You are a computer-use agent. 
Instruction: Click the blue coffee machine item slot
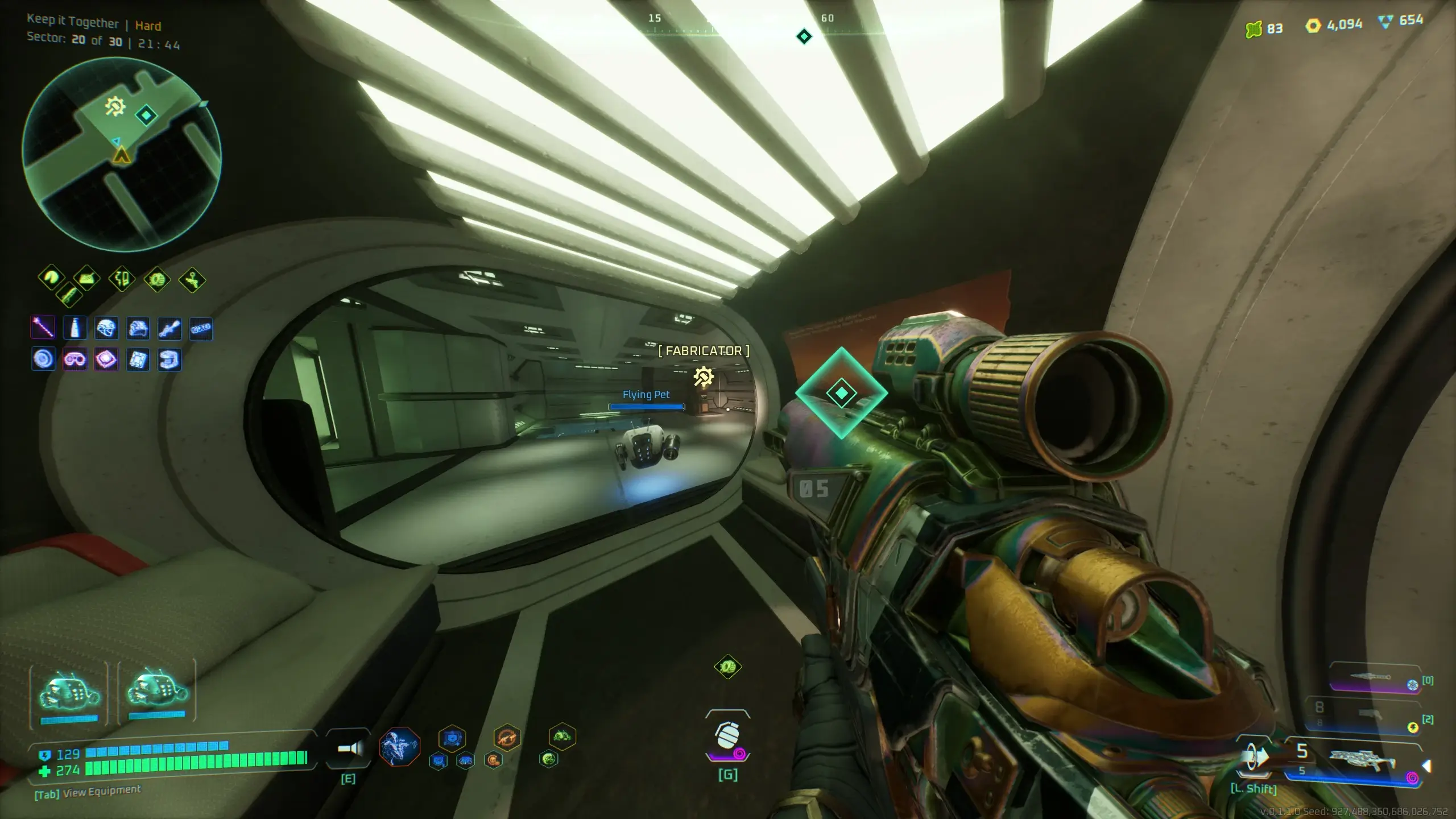point(169,359)
